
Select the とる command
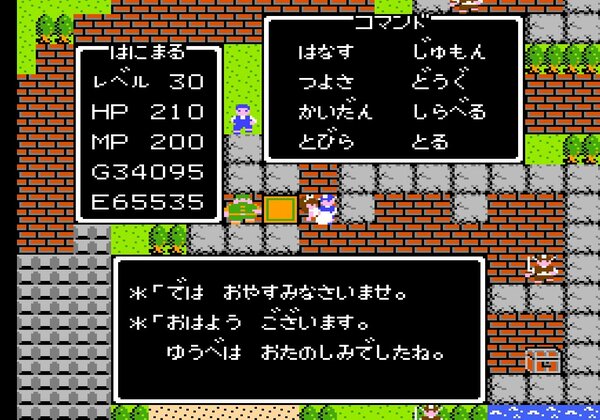(x=430, y=141)
